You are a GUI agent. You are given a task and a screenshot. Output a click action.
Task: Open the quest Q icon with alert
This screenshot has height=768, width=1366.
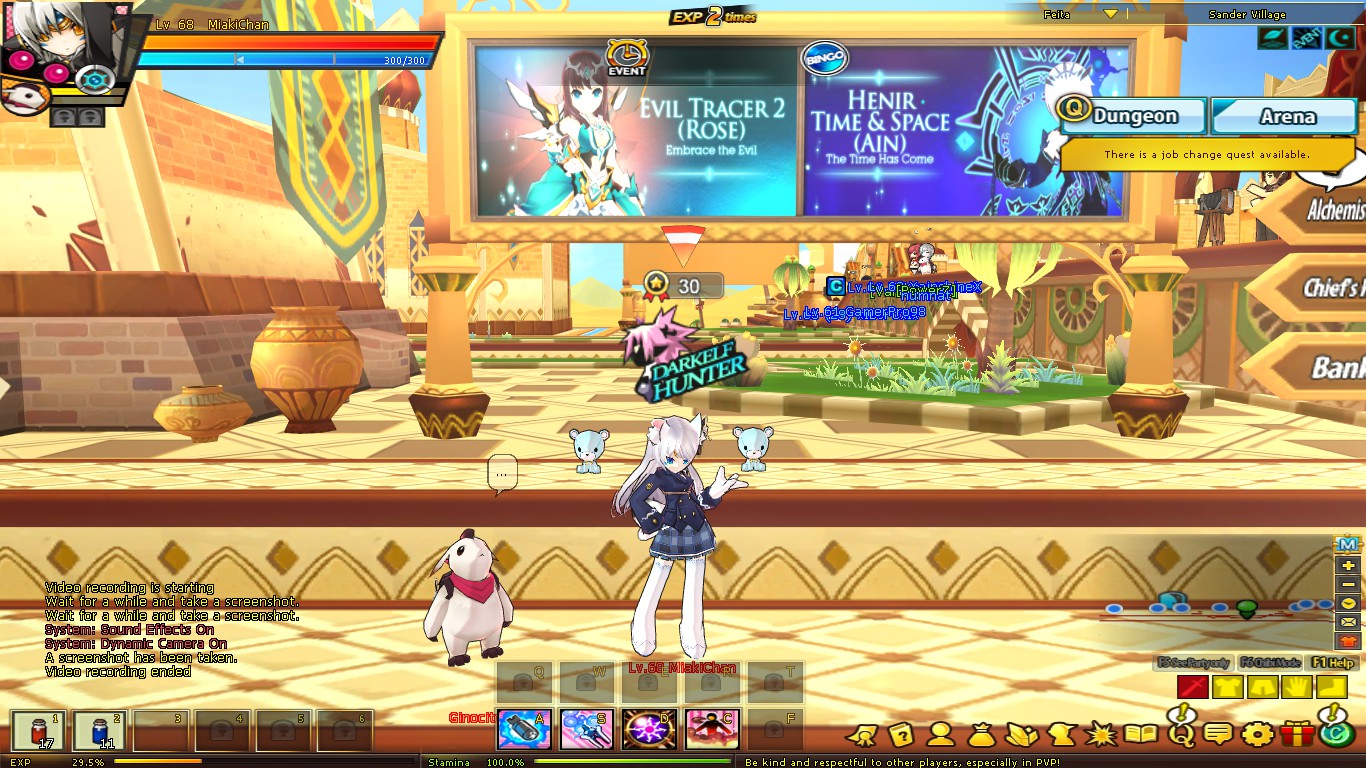point(1181,736)
